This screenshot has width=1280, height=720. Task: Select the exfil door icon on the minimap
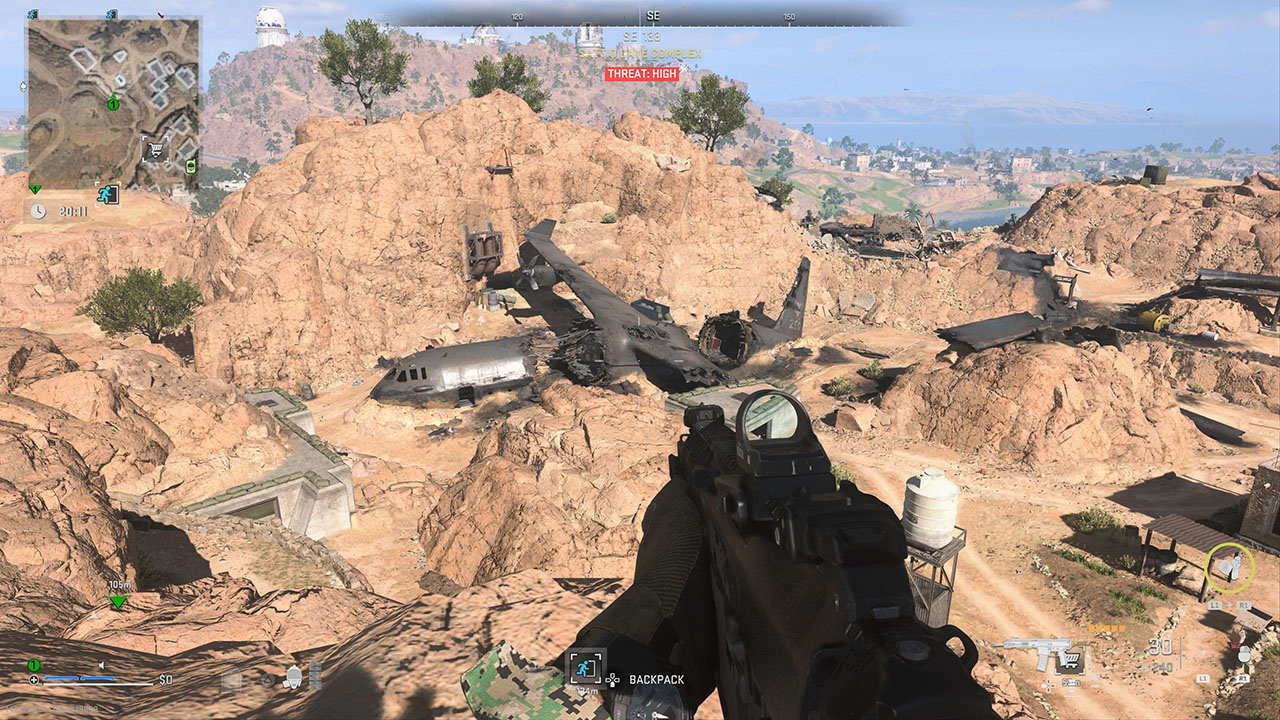point(107,193)
